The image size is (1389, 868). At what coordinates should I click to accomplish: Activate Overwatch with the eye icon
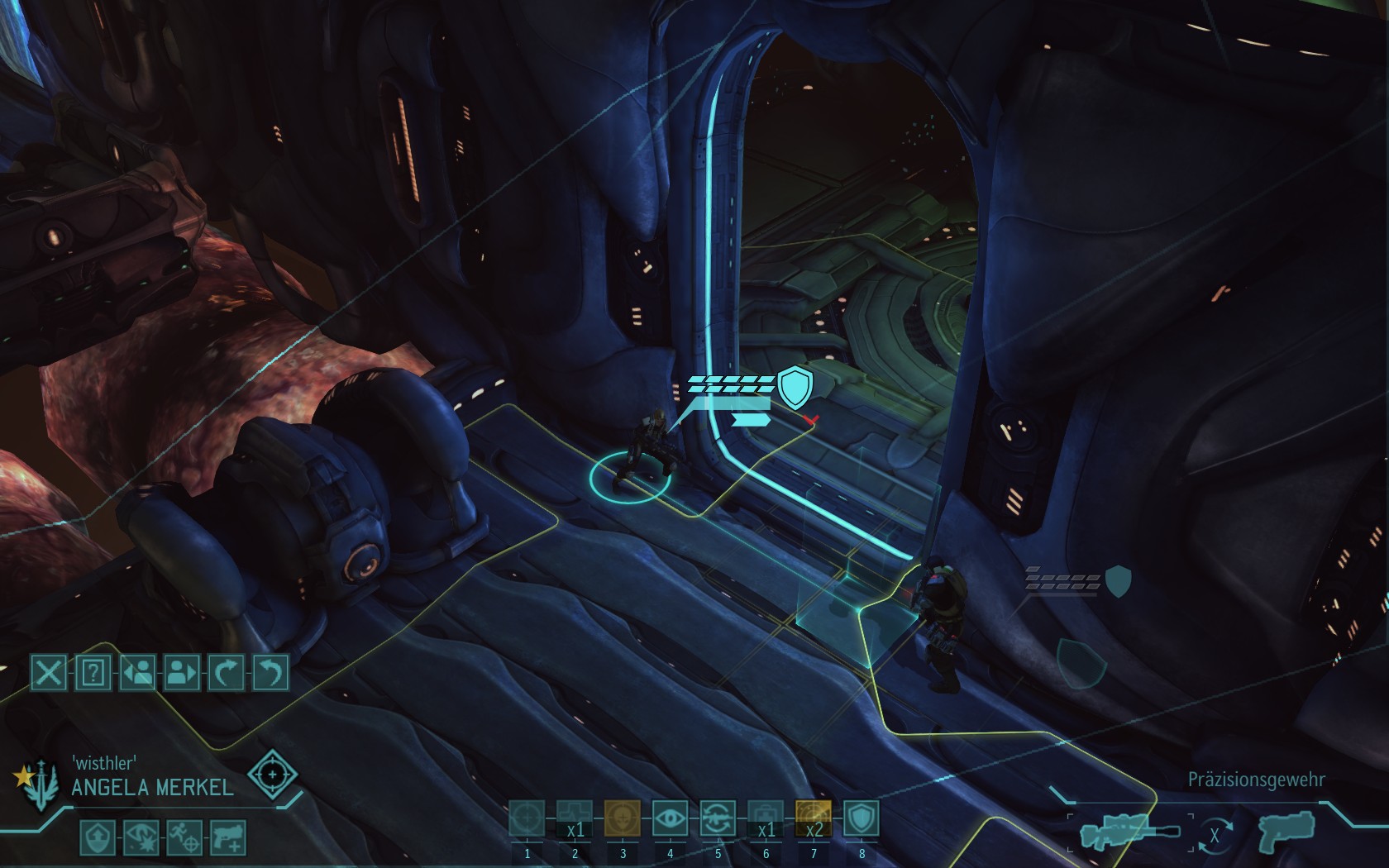pyautogui.click(x=670, y=819)
